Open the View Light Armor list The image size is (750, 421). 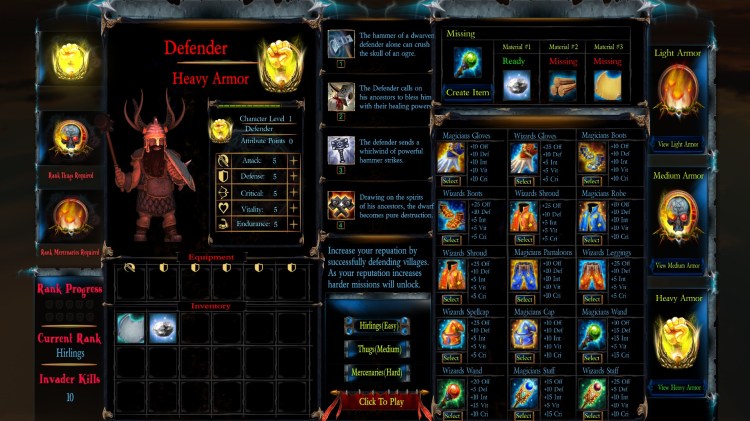pos(678,144)
